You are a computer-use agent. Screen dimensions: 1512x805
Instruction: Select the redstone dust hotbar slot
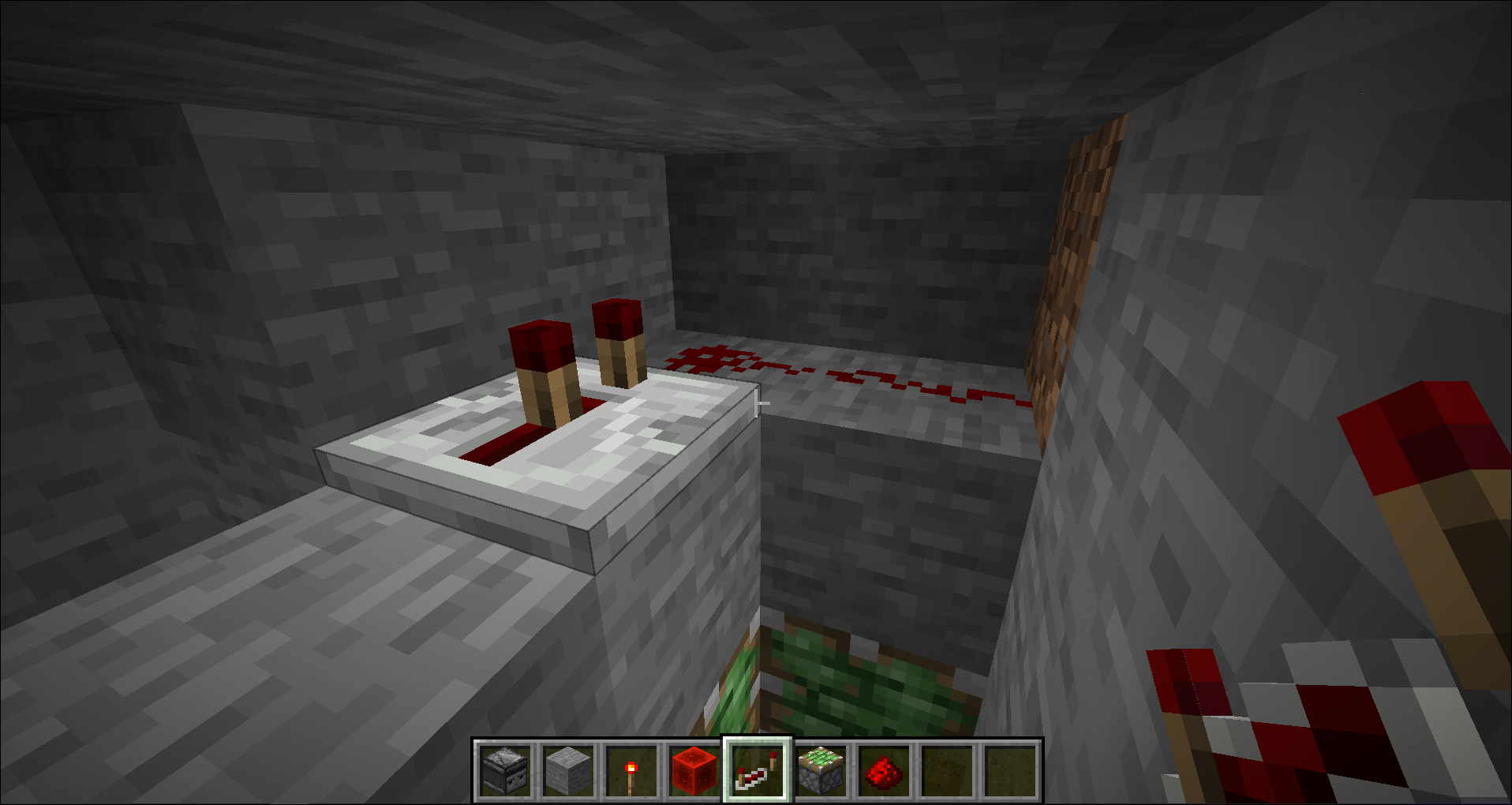click(x=884, y=769)
